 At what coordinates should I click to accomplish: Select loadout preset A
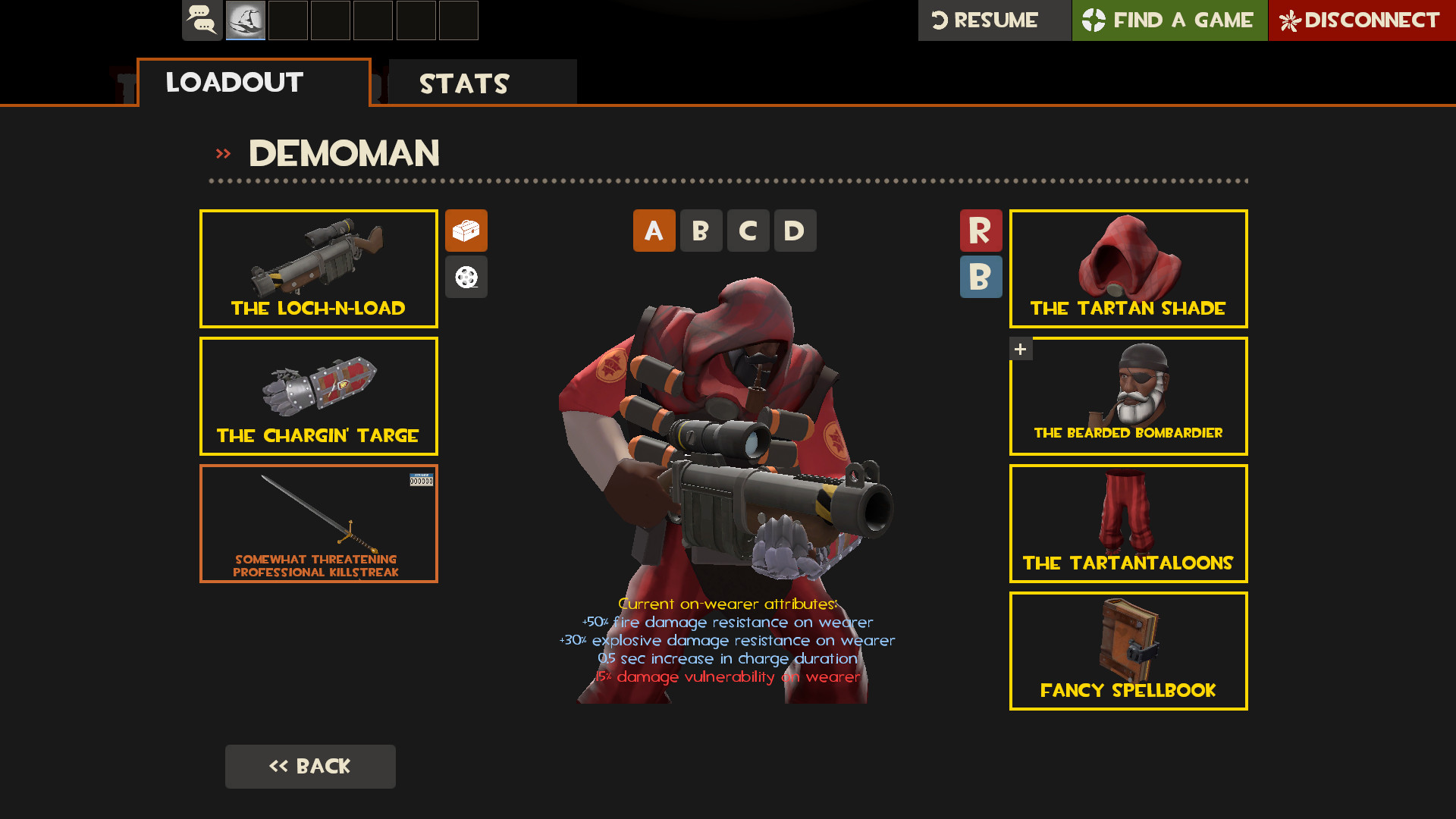coord(654,231)
